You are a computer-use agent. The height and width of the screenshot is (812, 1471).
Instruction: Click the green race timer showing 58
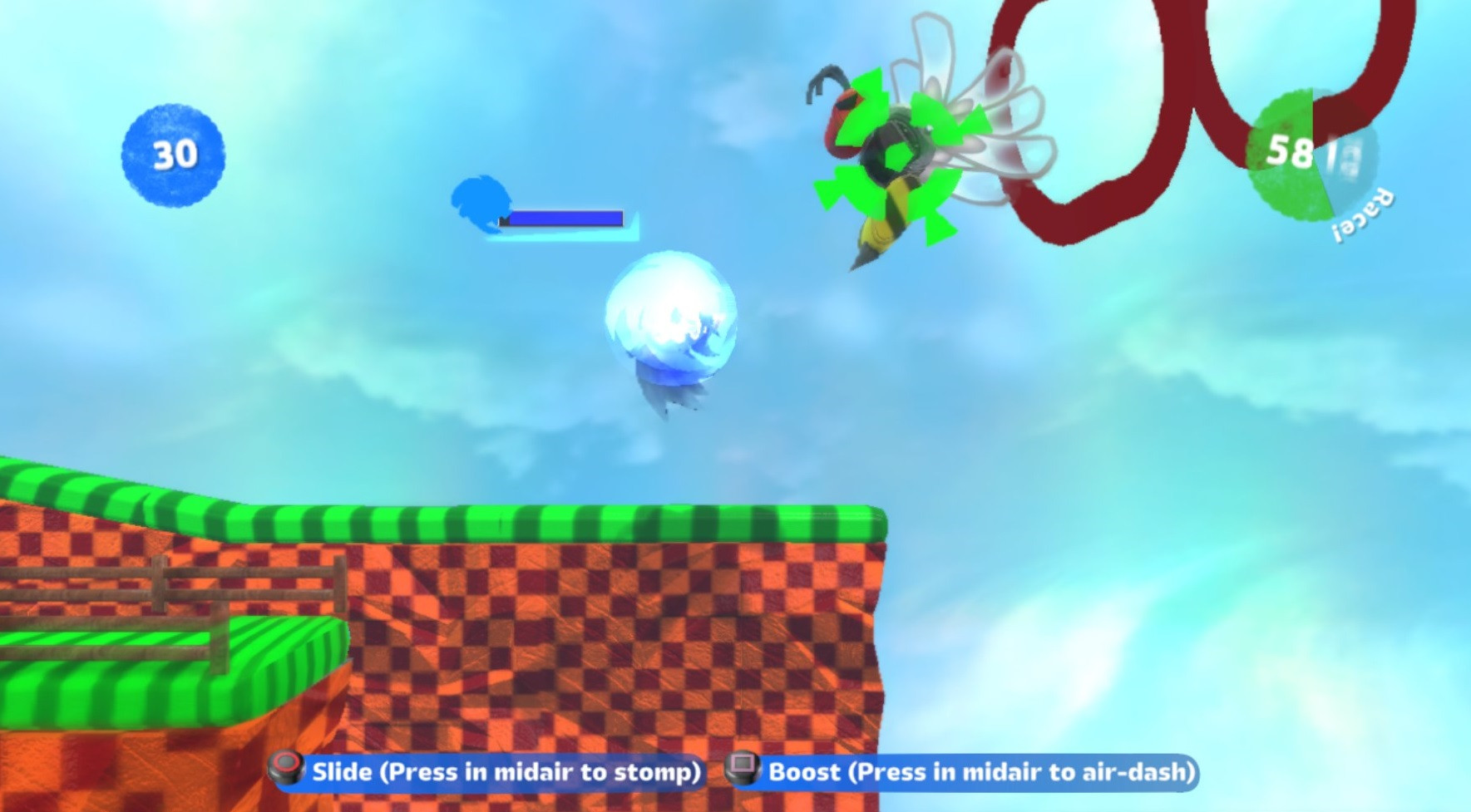1289,152
